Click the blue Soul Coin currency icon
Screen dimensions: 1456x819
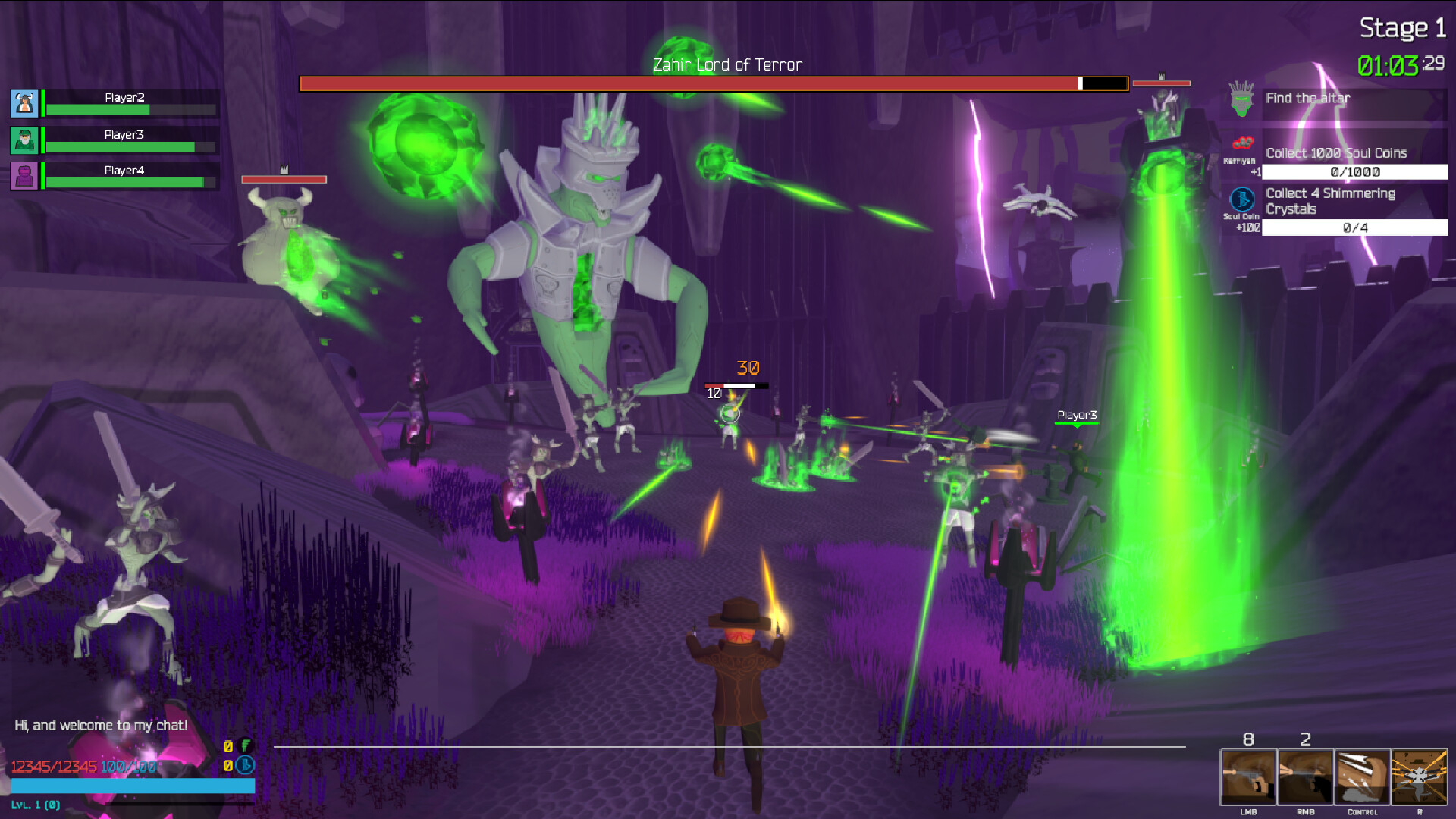(x=243, y=767)
